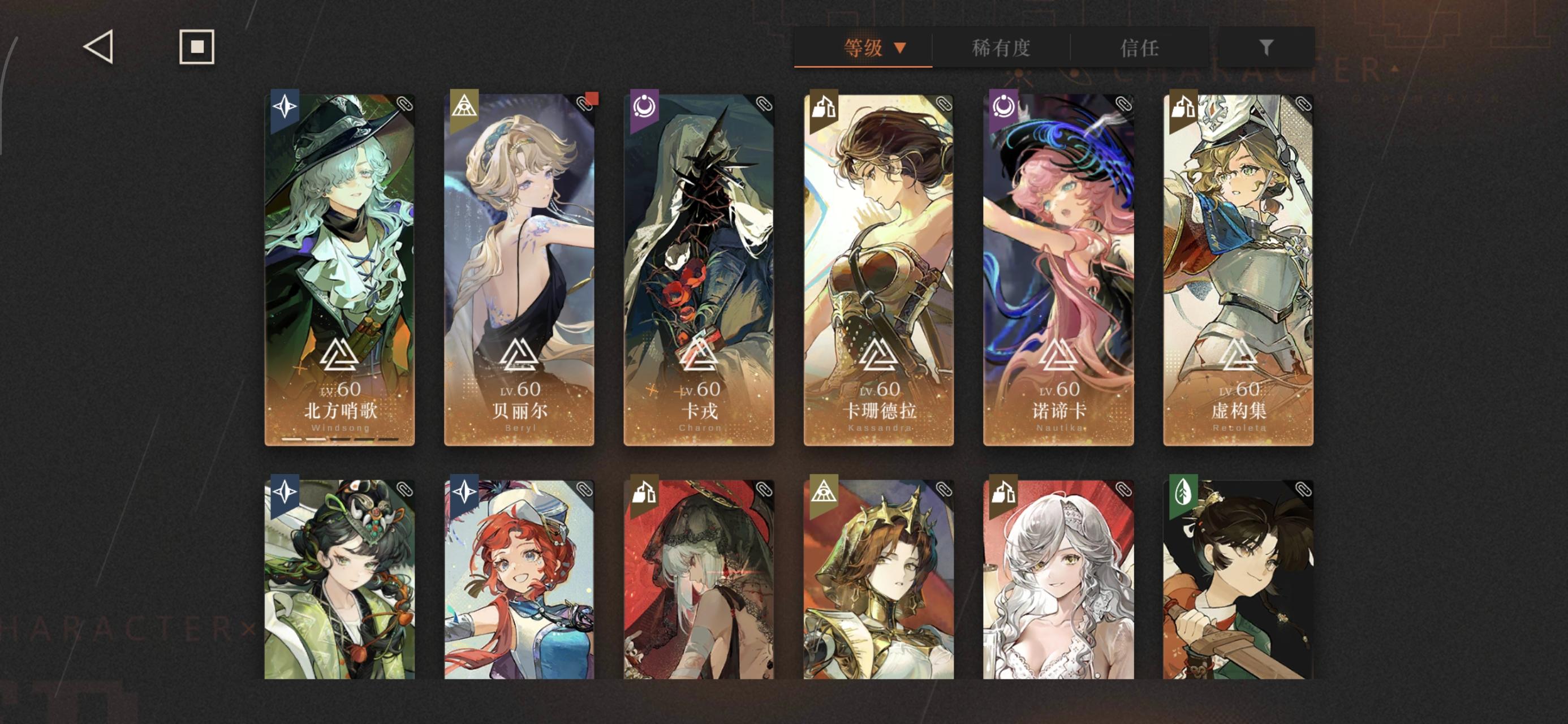This screenshot has width=1568, height=724.
Task: Click the back arrow in the top left
Action: point(99,47)
